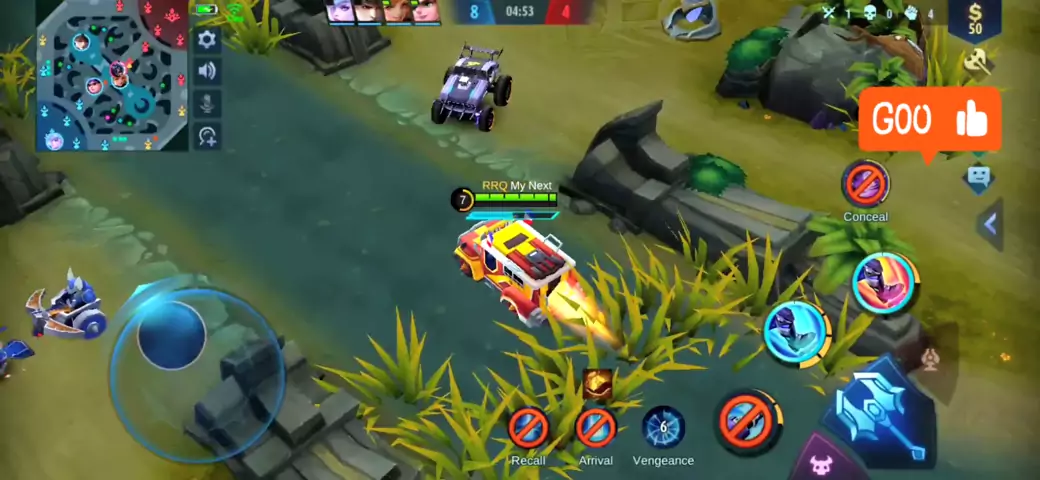Viewport: 1040px width, 480px height.
Task: Open the quick chat smiley icon
Action: pos(978,178)
